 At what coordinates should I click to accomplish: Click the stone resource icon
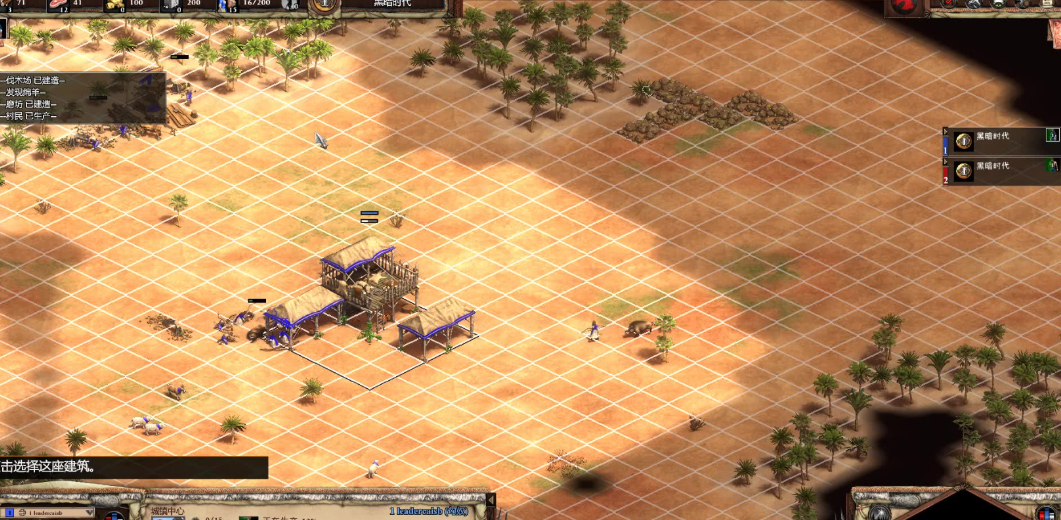tap(170, 4)
